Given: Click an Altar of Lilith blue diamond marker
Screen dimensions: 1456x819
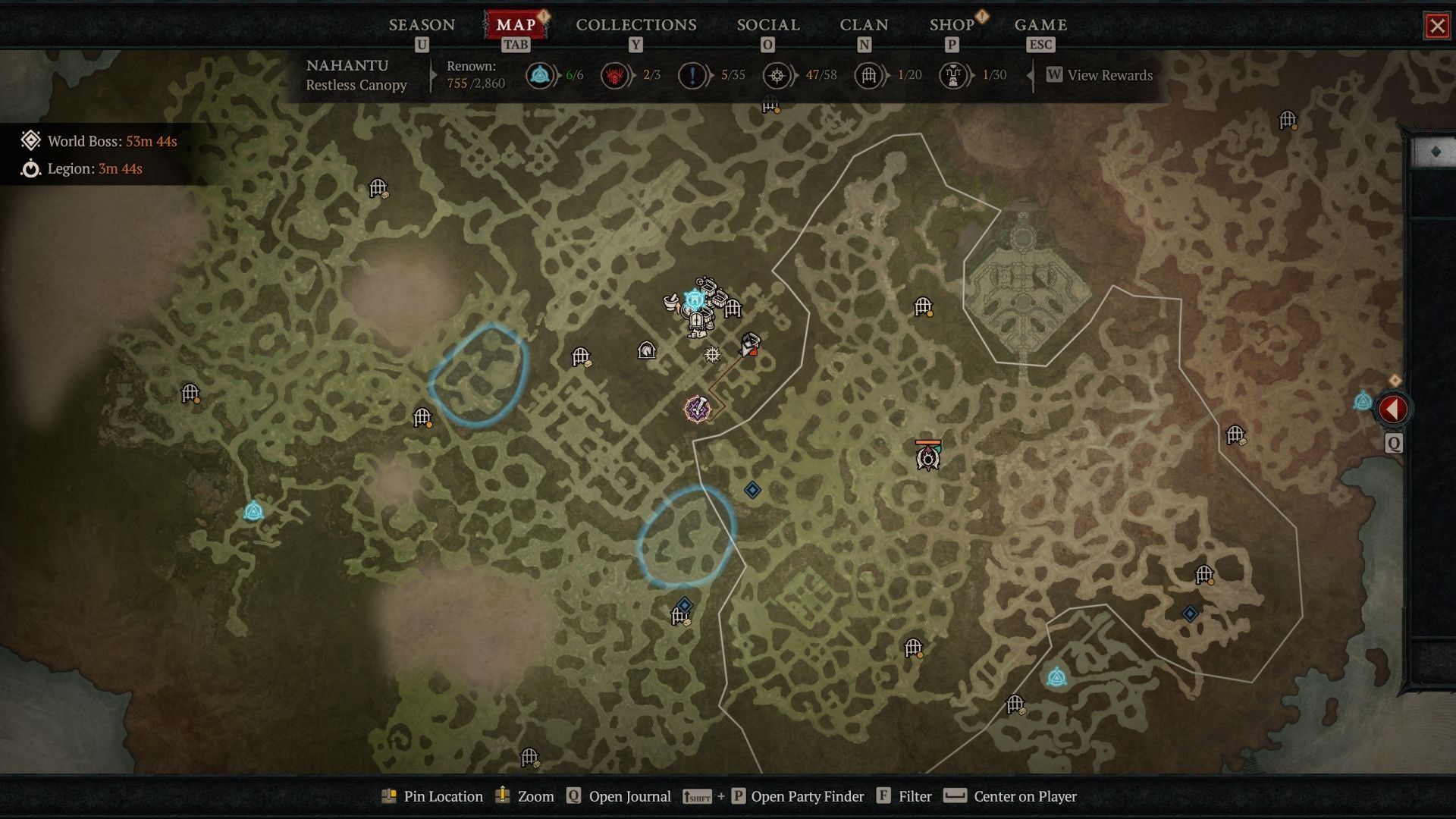Looking at the screenshot, I should tap(752, 490).
